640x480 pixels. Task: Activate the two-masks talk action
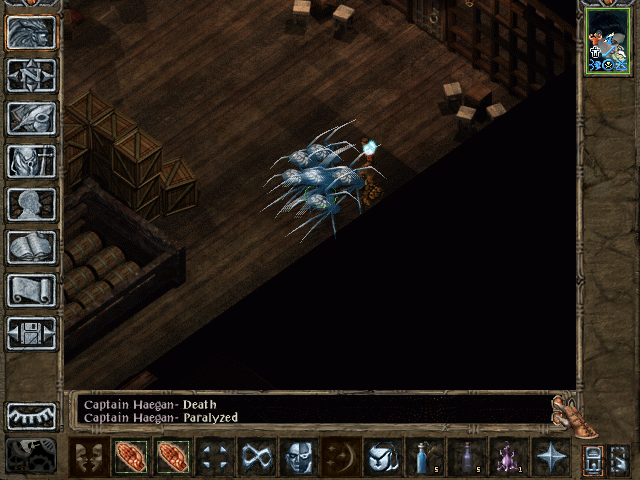(88, 457)
